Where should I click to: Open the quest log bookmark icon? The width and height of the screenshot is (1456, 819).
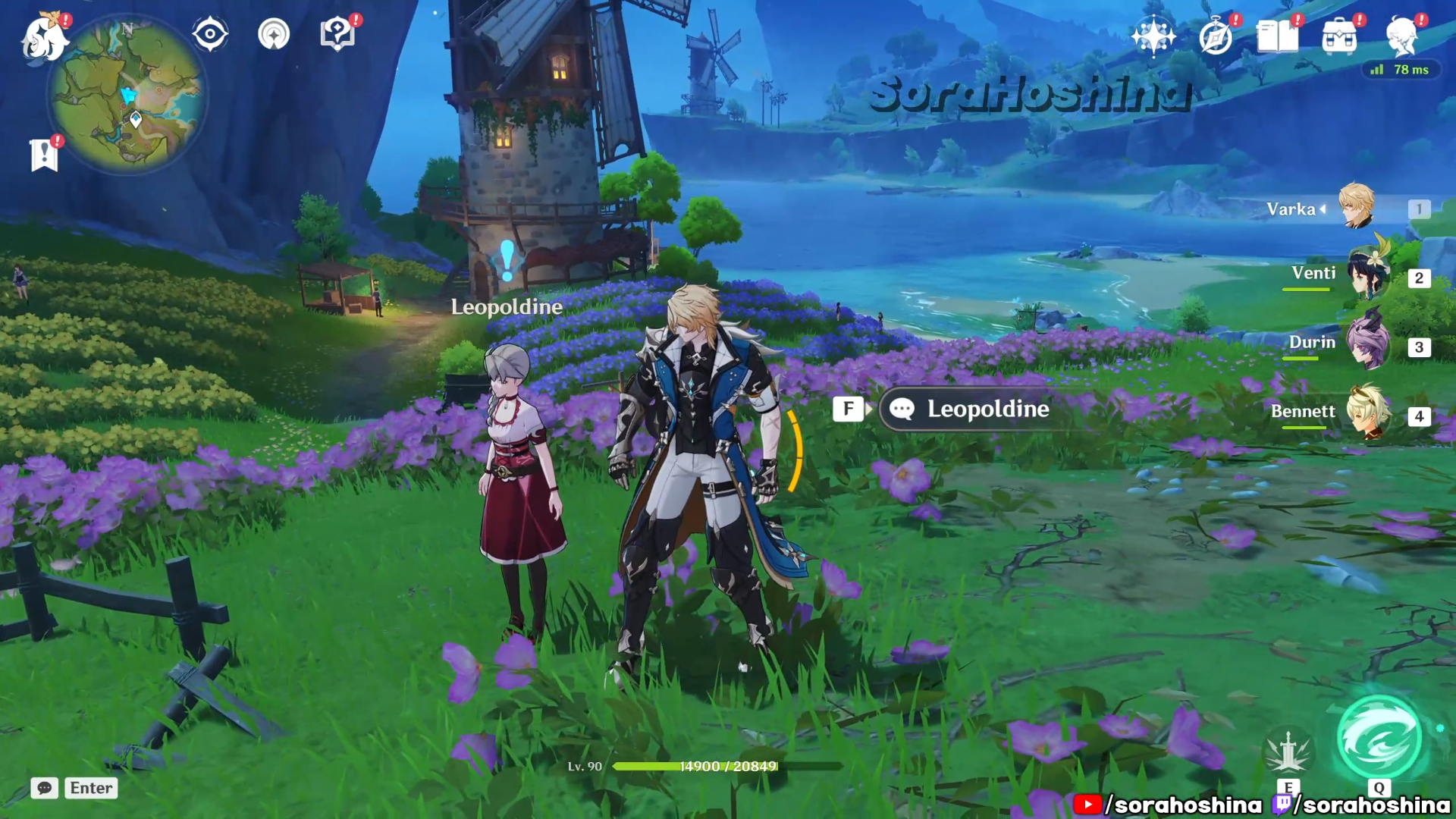(x=44, y=155)
